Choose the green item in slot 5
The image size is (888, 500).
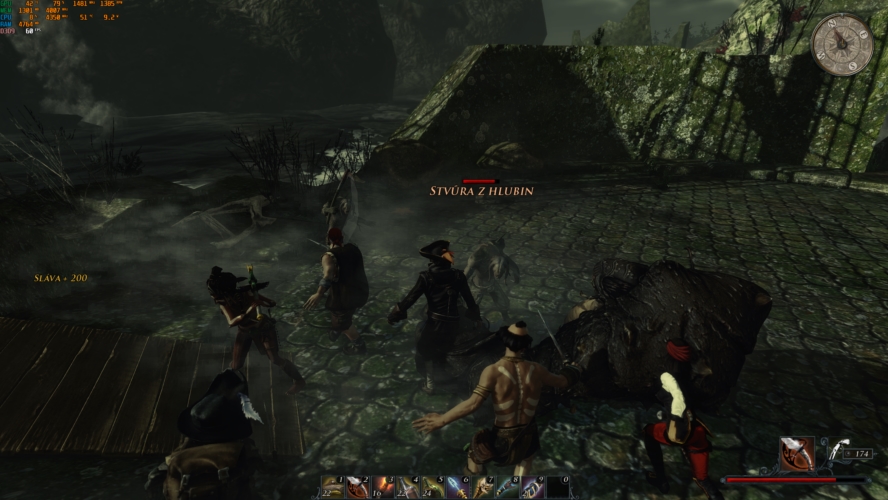(433, 487)
